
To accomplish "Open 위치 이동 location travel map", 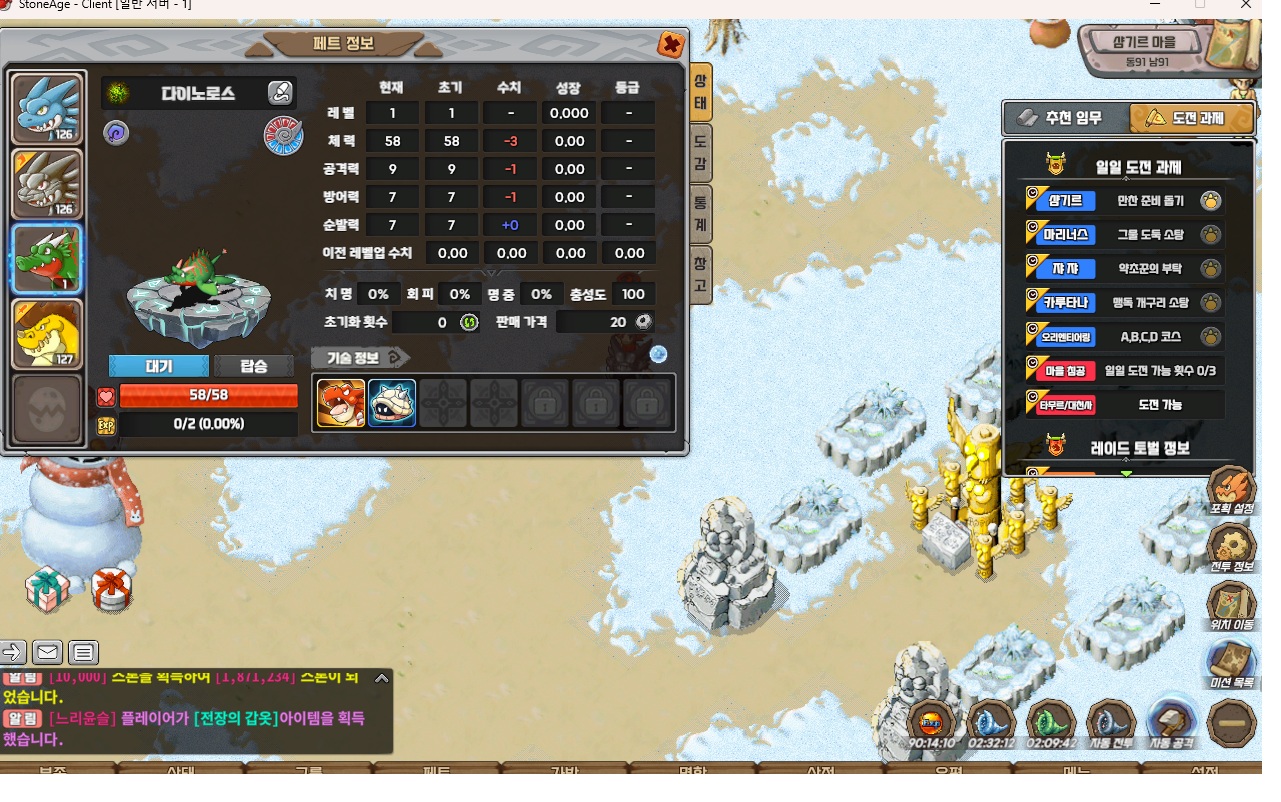I will [1231, 606].
